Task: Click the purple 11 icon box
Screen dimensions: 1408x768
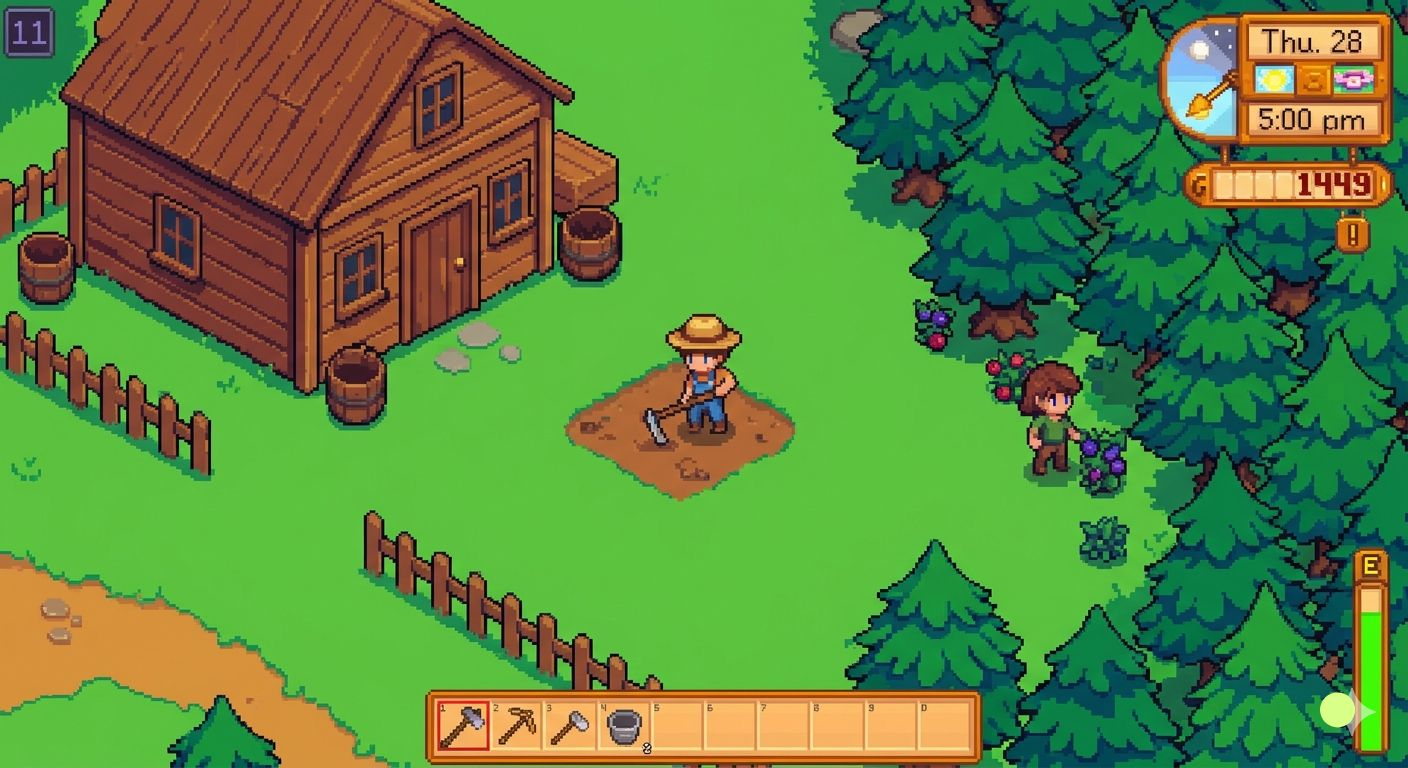Action: pyautogui.click(x=28, y=33)
